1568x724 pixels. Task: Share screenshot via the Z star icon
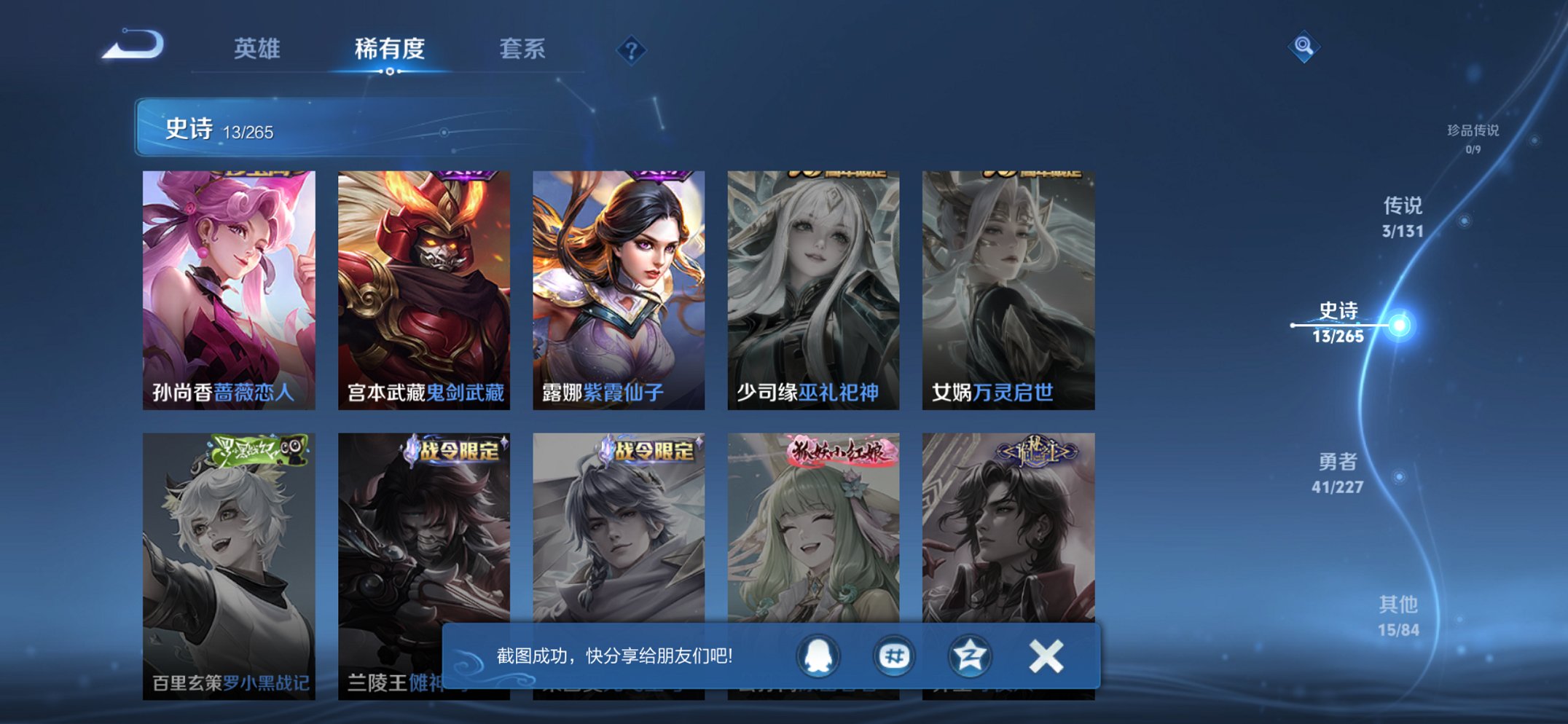coord(969,656)
